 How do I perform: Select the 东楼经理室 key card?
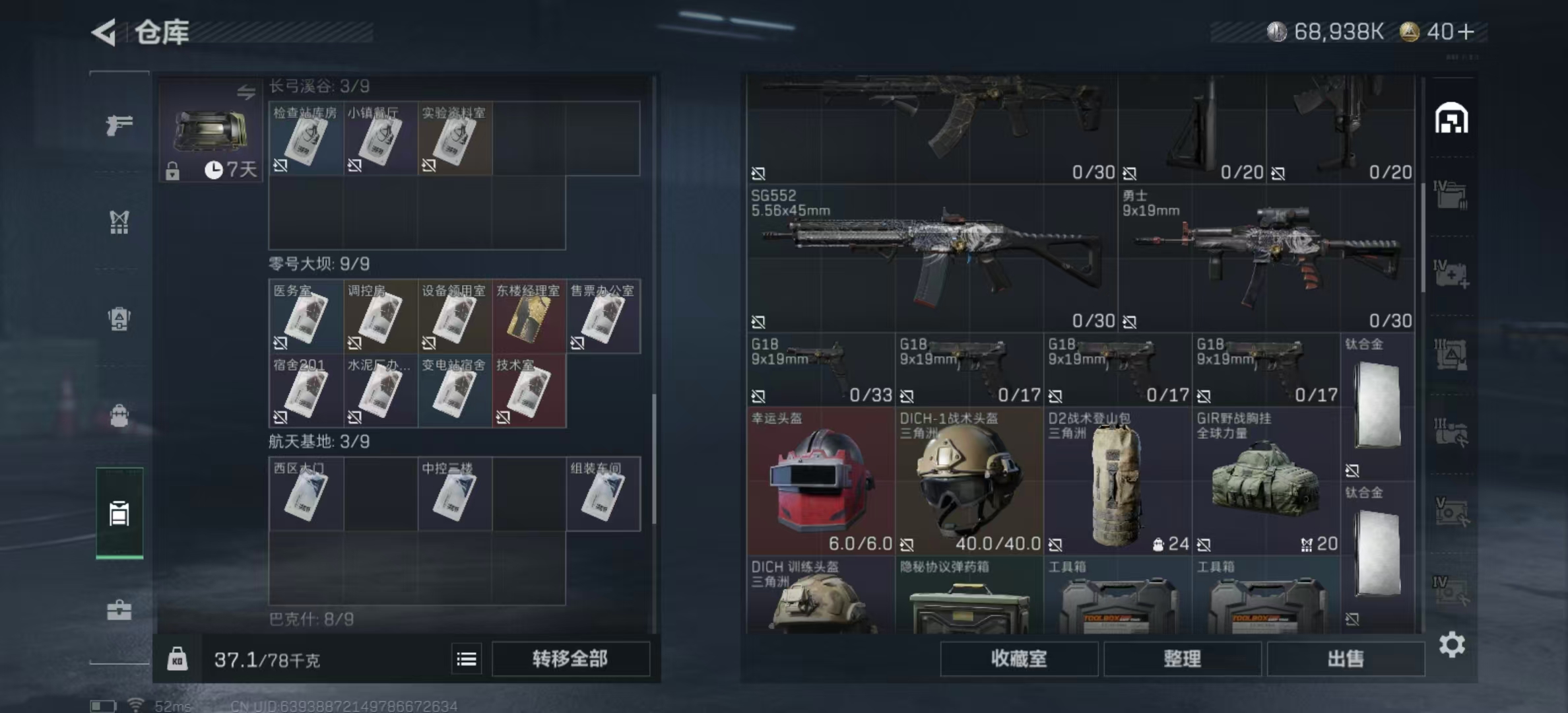click(529, 317)
